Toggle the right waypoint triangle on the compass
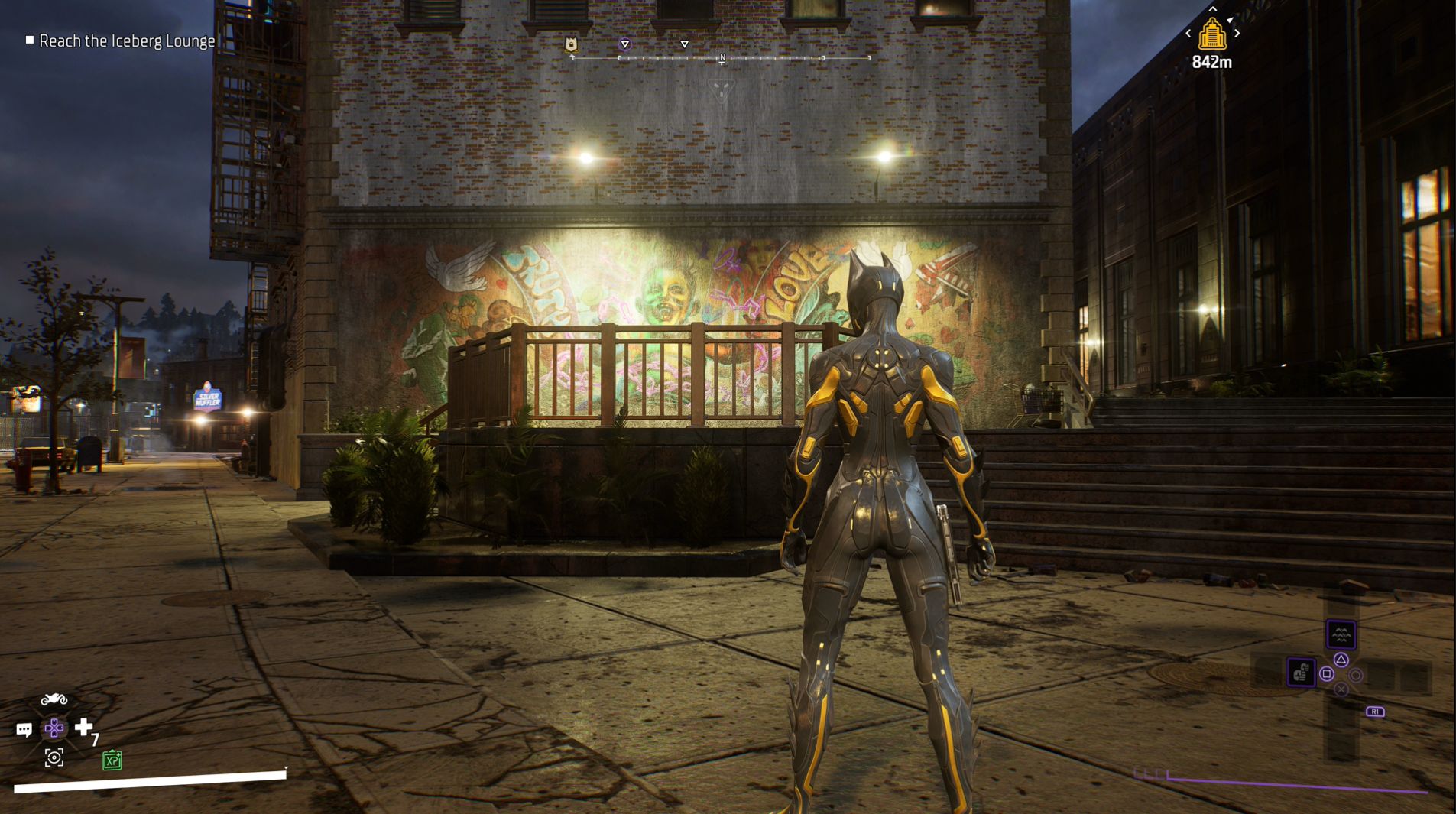This screenshot has width=1456, height=814. [685, 44]
